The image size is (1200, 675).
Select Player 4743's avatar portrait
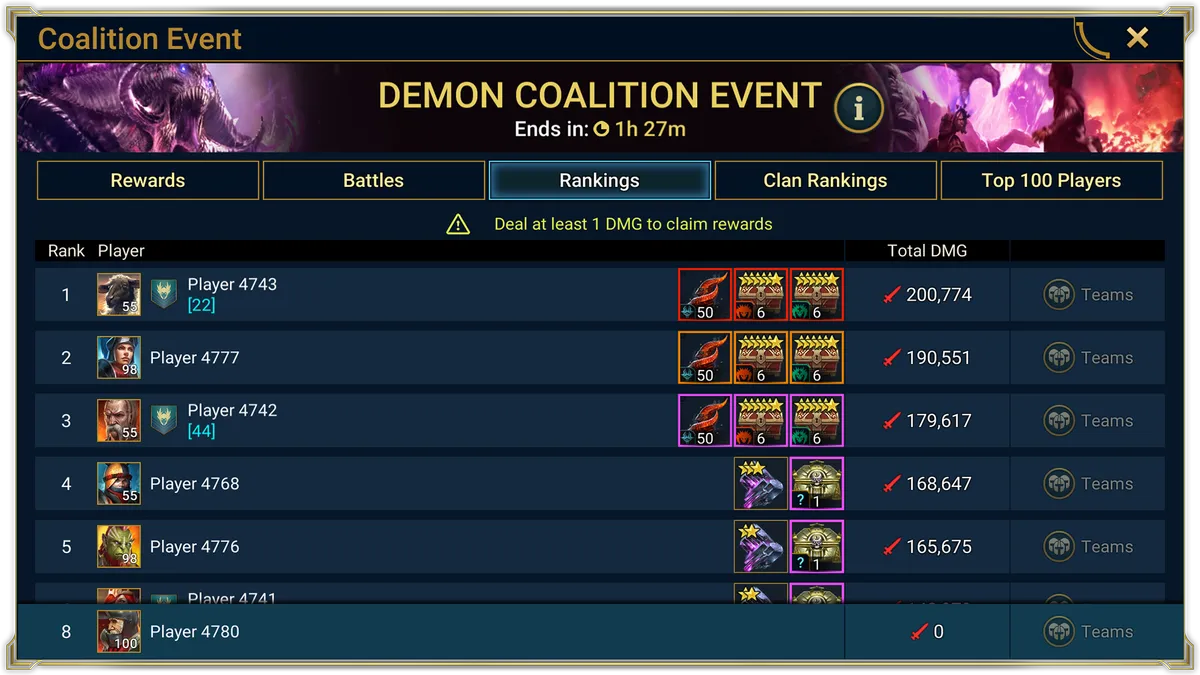[x=118, y=295]
